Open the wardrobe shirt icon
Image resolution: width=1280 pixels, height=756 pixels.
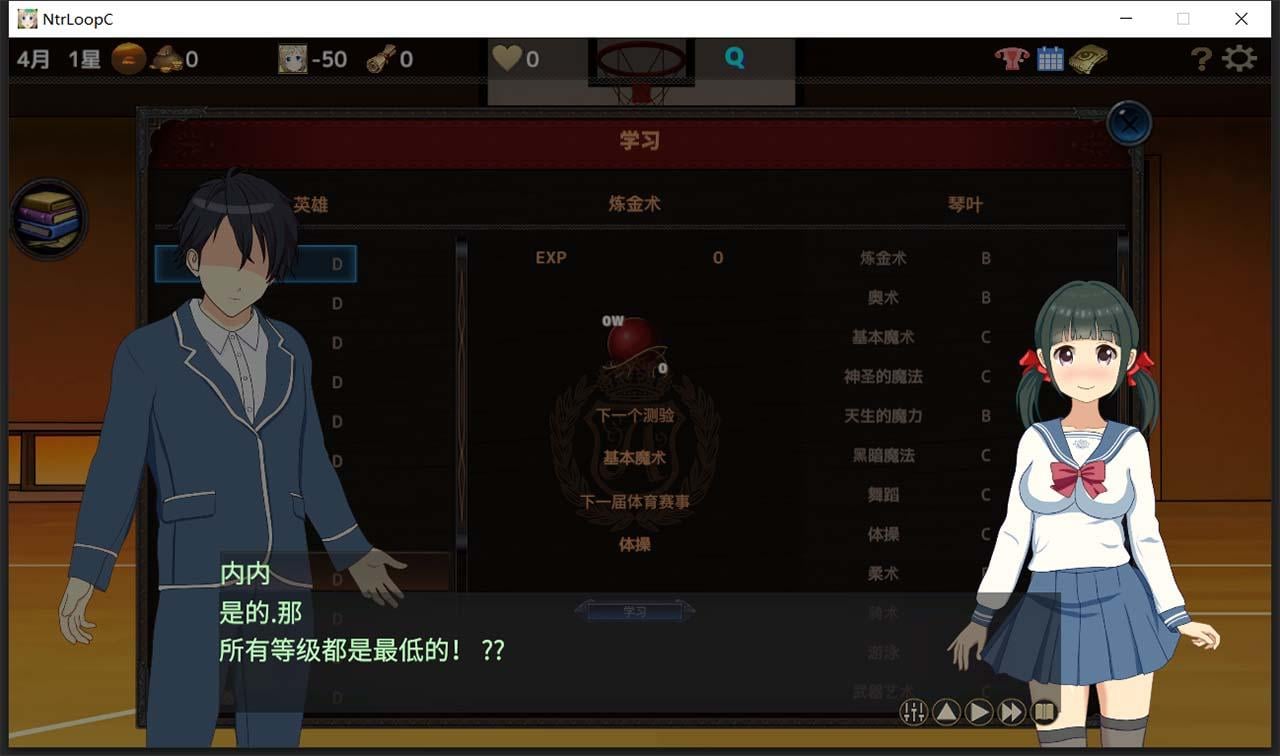point(1010,58)
